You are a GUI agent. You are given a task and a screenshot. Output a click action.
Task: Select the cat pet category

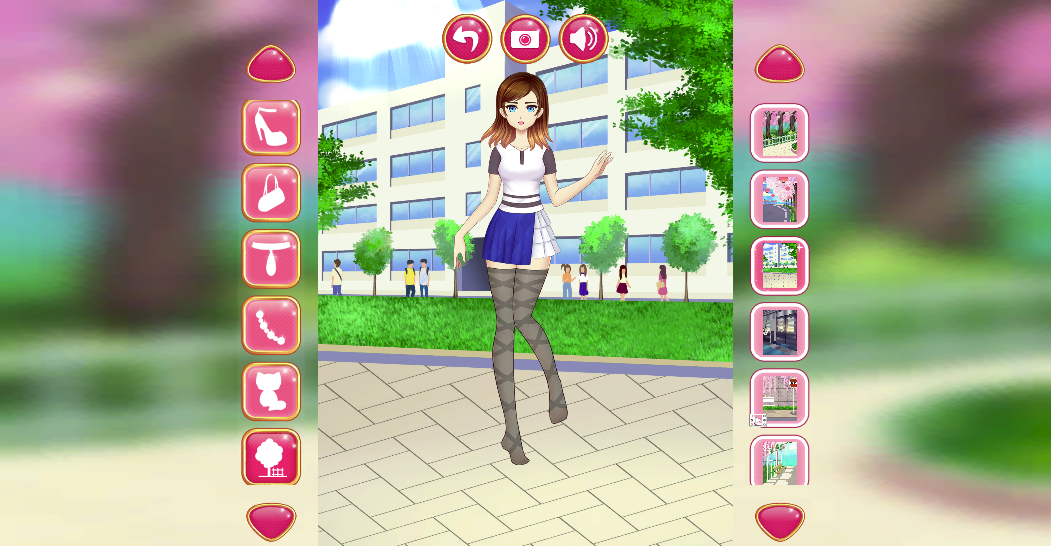(x=271, y=391)
